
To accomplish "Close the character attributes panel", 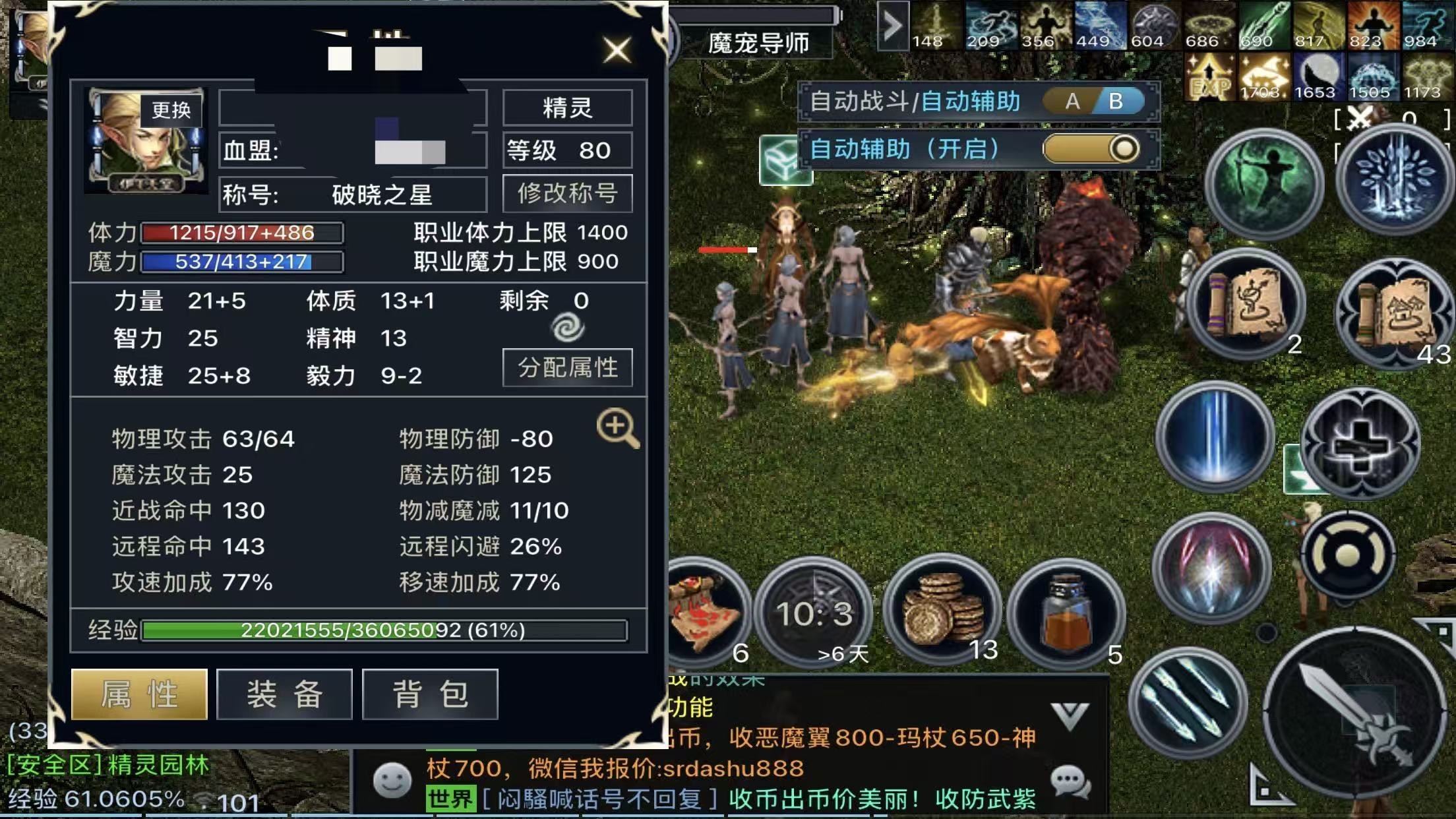I will [617, 50].
